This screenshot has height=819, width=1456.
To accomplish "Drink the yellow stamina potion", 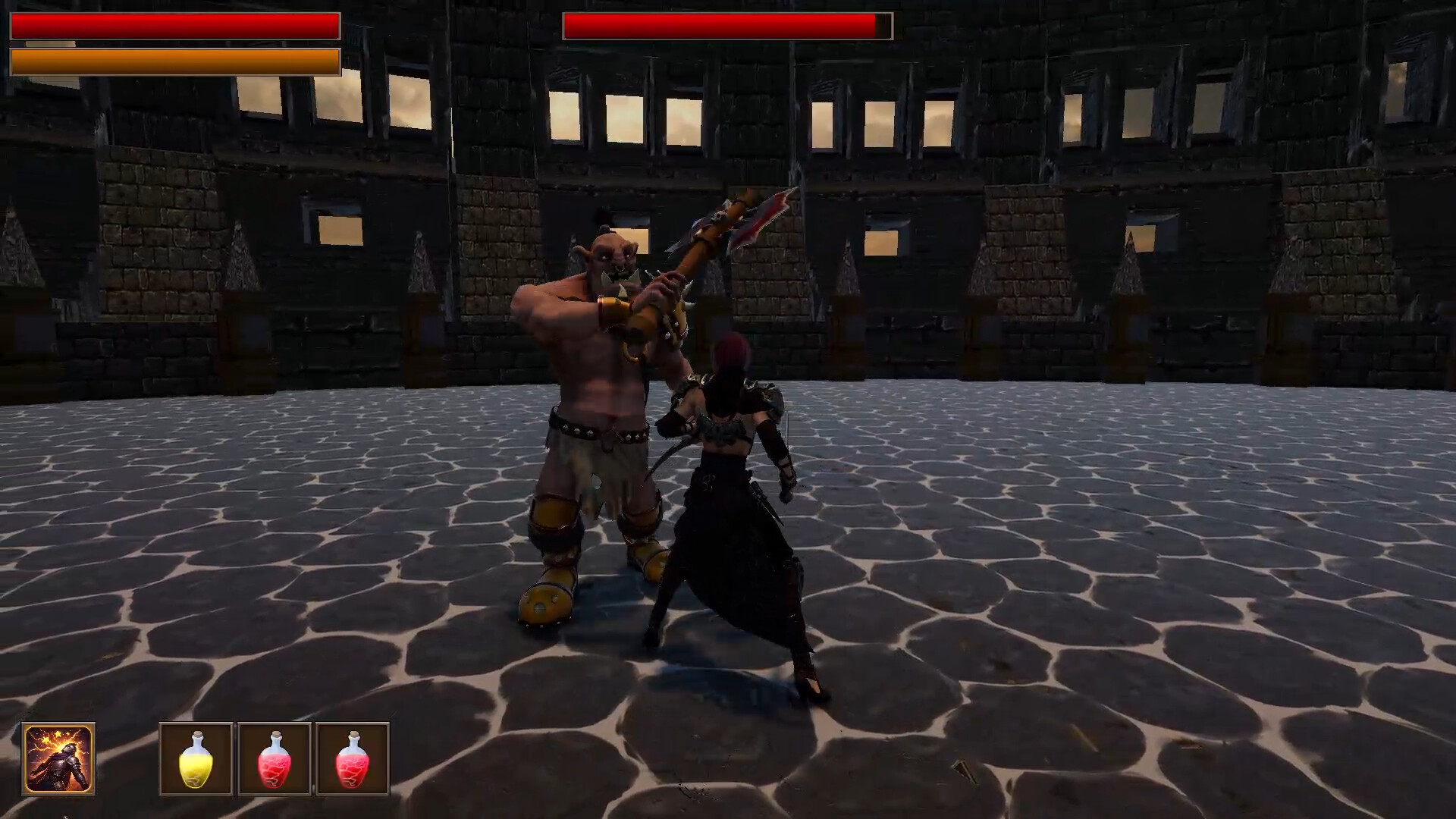I will click(x=196, y=762).
